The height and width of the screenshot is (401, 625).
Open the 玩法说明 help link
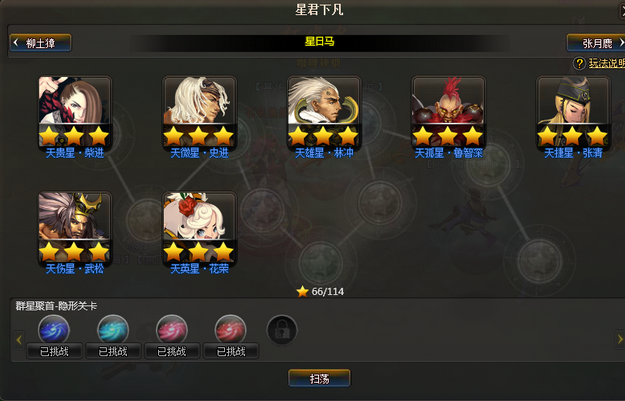coord(599,63)
